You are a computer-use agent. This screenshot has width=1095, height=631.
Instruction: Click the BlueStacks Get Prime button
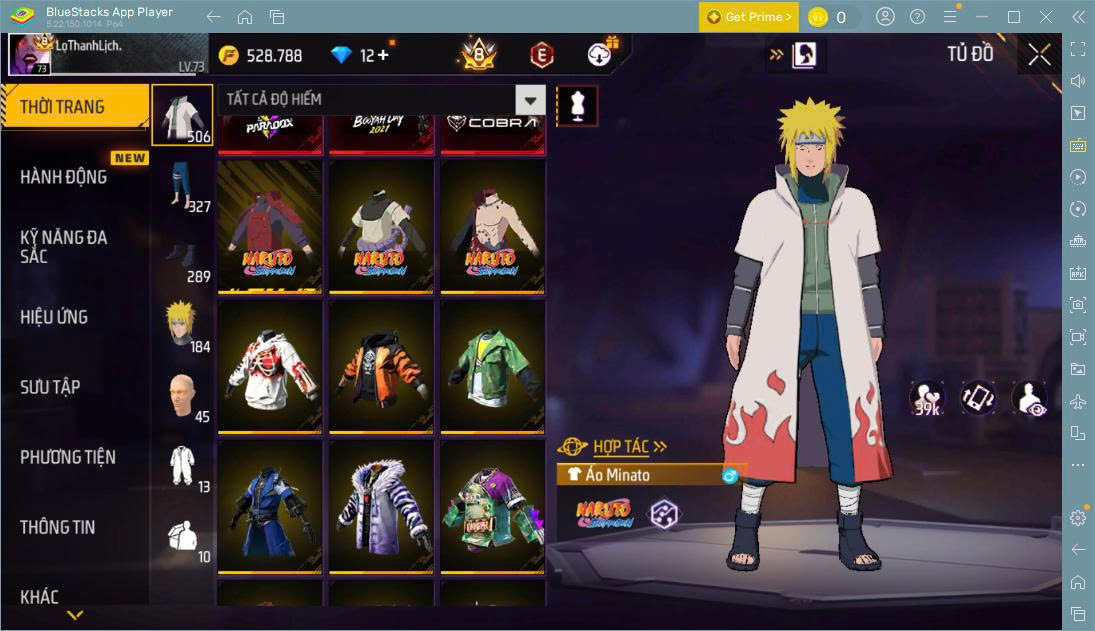click(749, 17)
